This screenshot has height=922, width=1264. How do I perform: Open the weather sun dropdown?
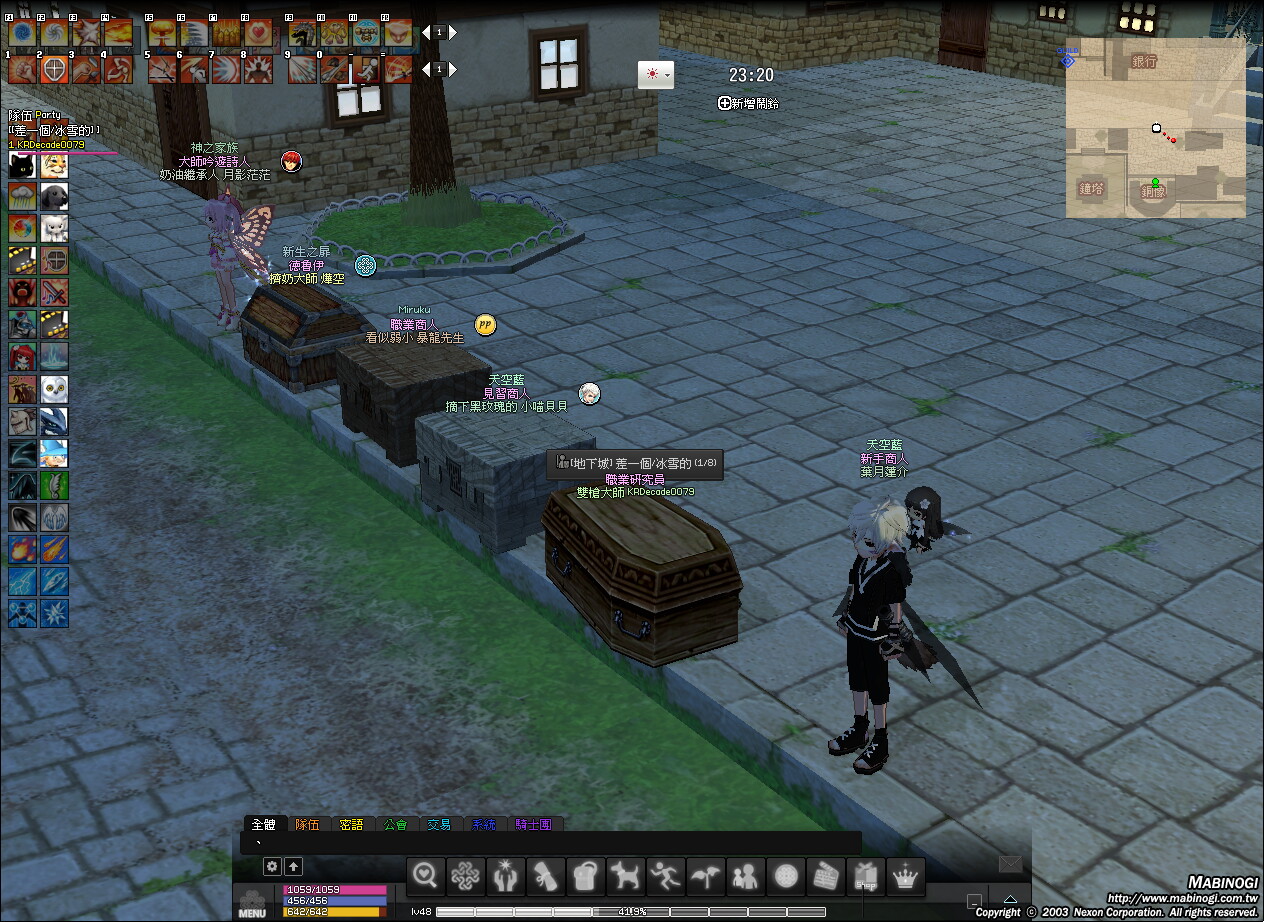click(x=656, y=75)
